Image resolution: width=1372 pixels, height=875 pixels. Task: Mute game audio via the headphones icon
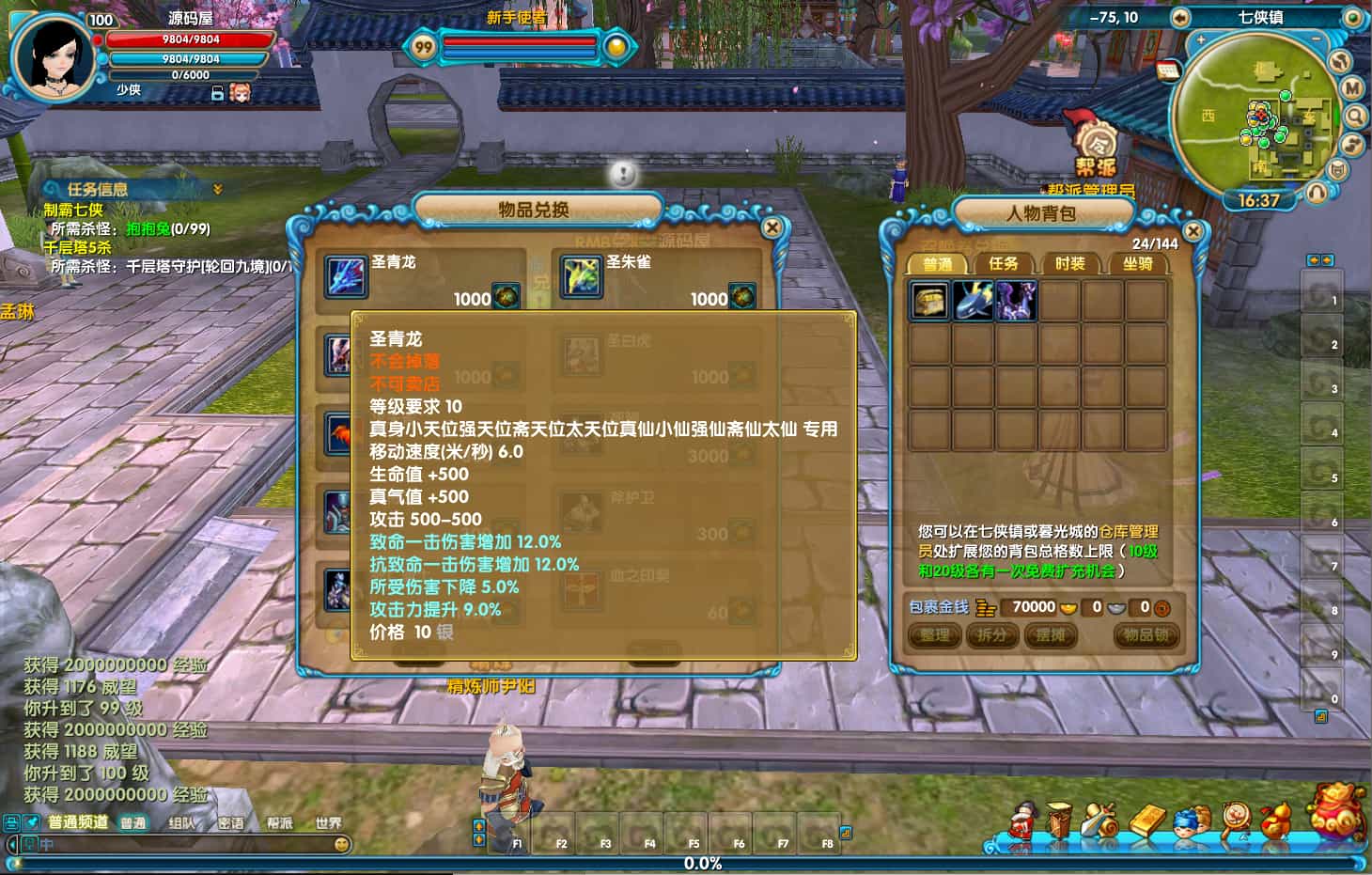pyautogui.click(x=1316, y=192)
